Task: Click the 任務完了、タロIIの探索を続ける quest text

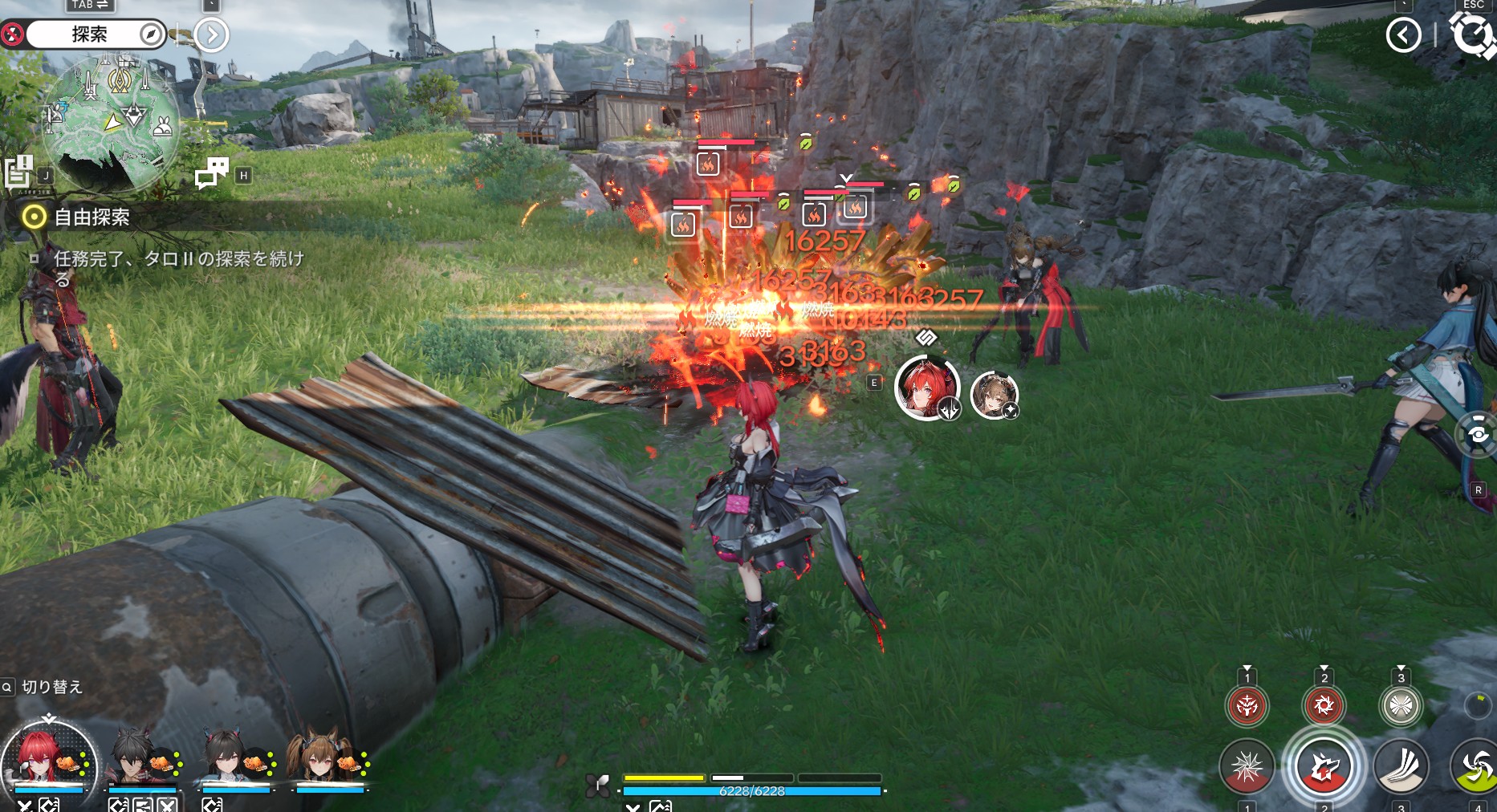Action: (181, 265)
